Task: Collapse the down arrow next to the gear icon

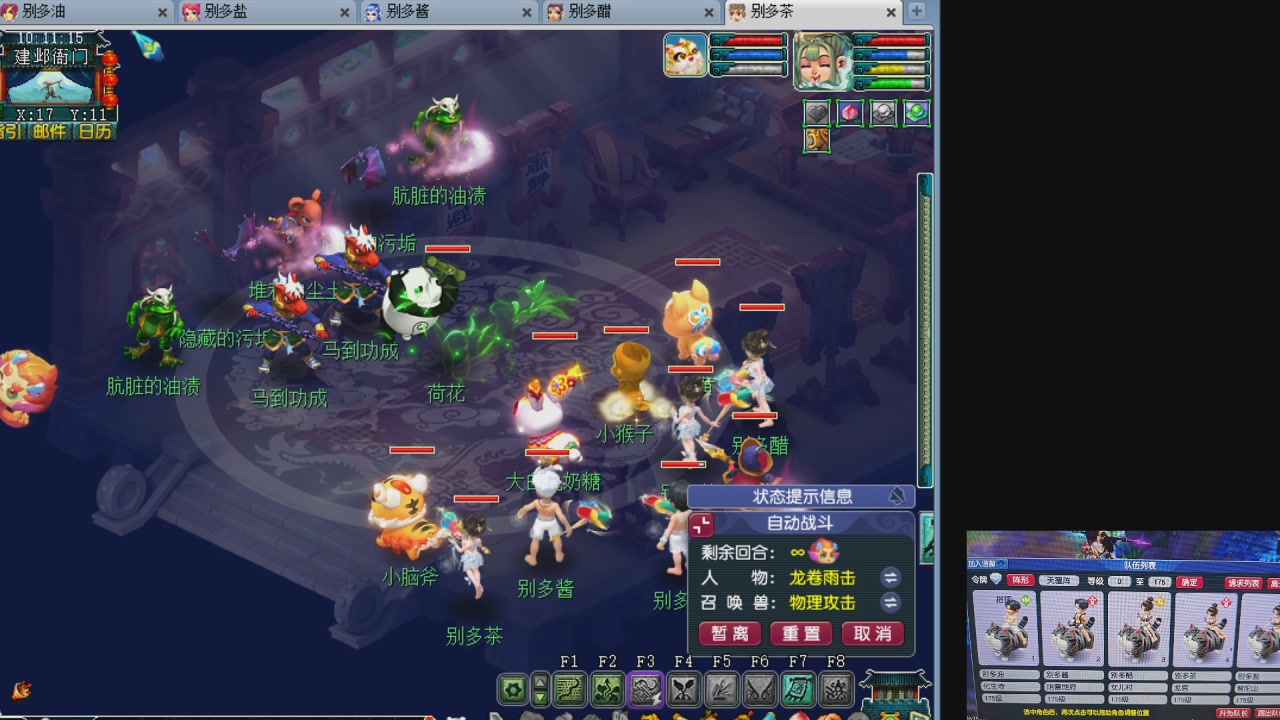Action: coord(541,695)
